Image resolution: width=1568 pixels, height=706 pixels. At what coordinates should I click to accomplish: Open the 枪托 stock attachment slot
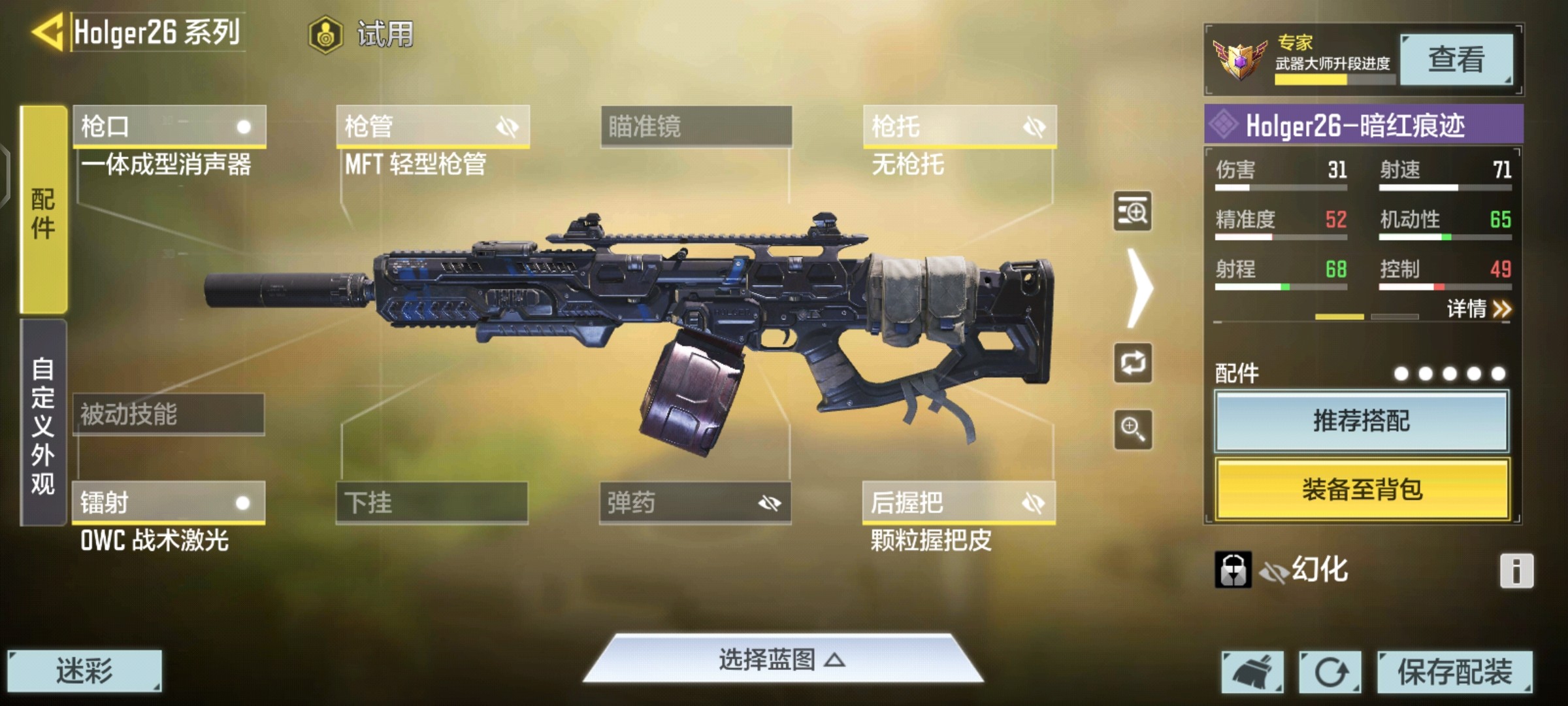(x=959, y=126)
